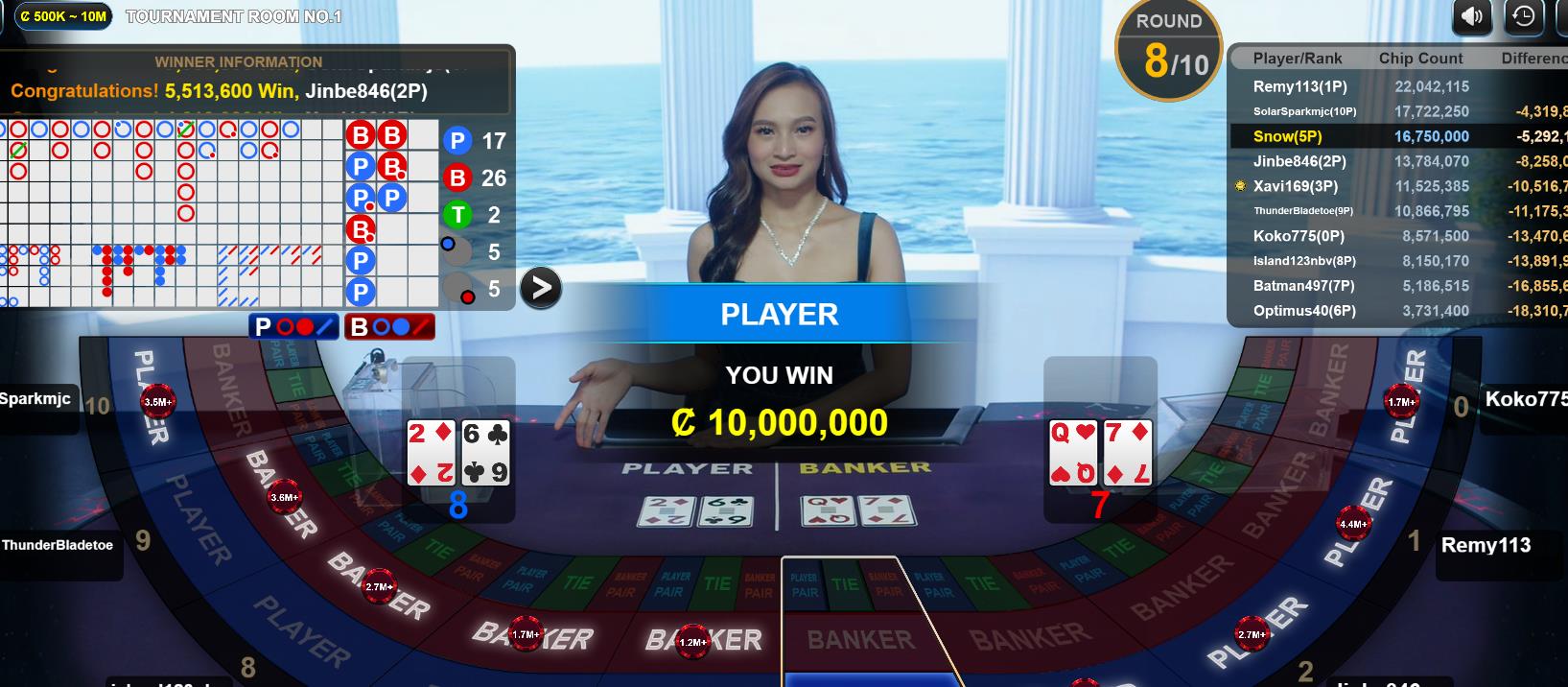Click the Remy113 seat name tag

coord(1486,545)
